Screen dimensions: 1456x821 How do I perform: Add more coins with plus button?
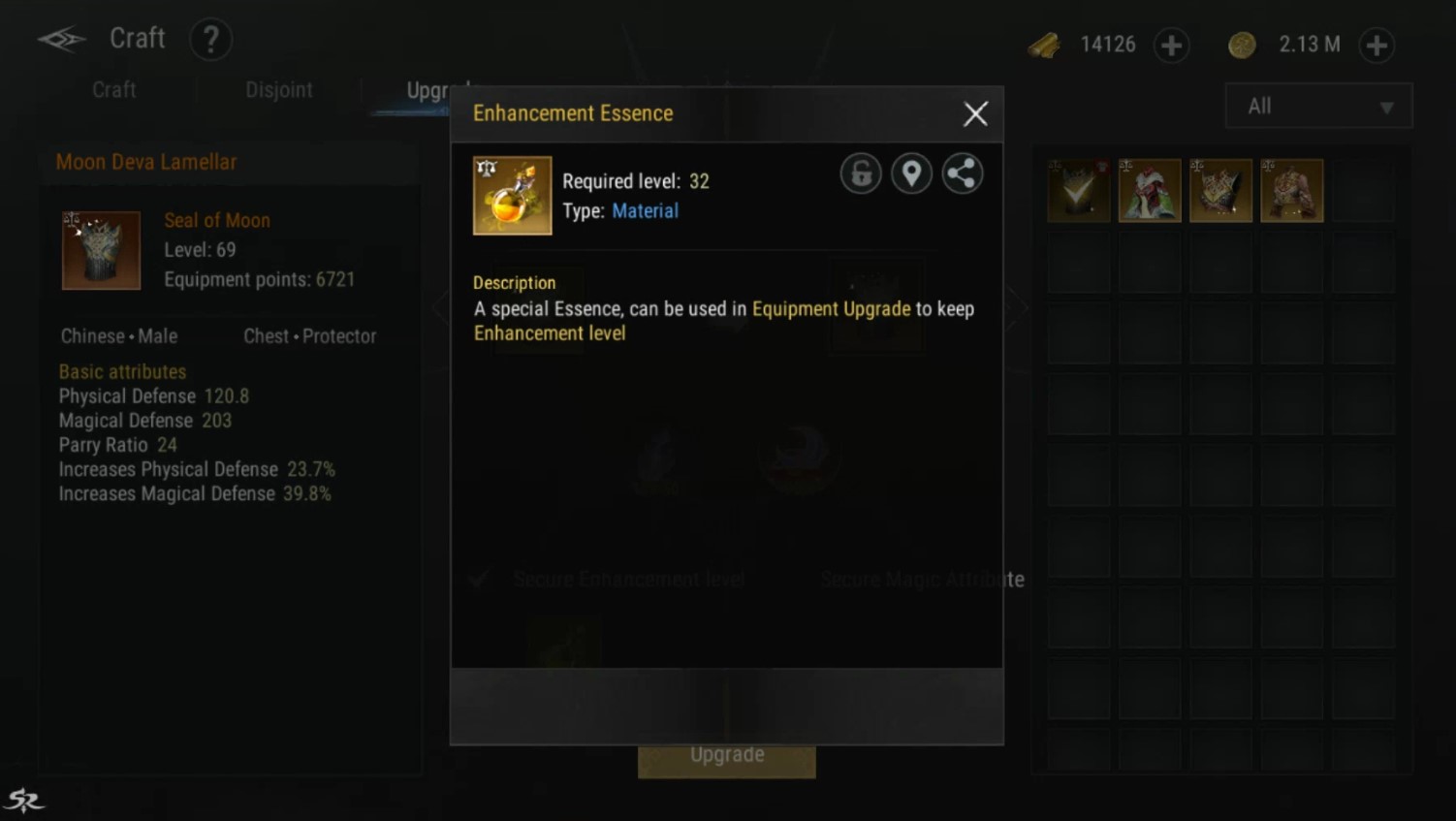[1377, 46]
